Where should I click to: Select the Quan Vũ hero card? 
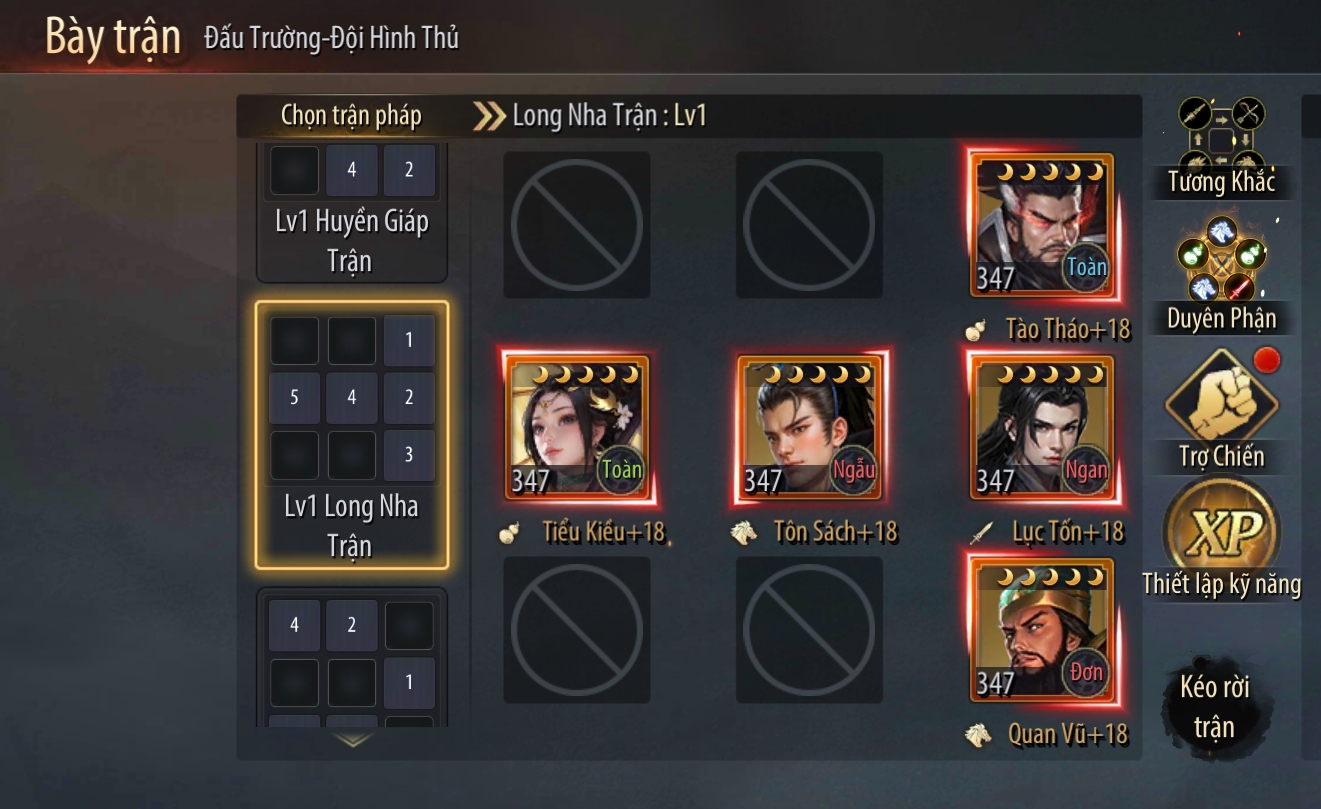click(x=1041, y=630)
